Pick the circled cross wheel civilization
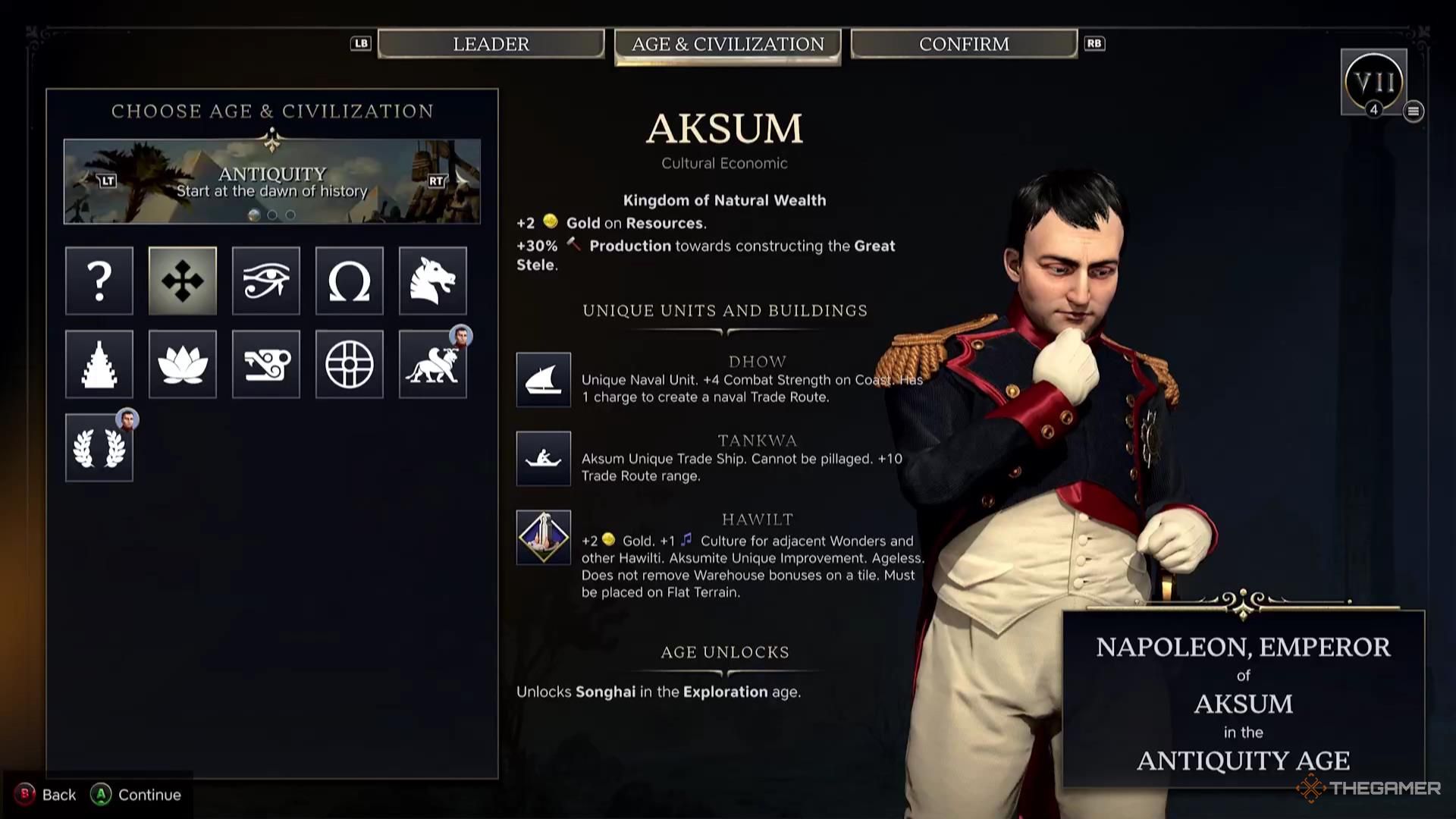The image size is (1456, 819). (350, 364)
